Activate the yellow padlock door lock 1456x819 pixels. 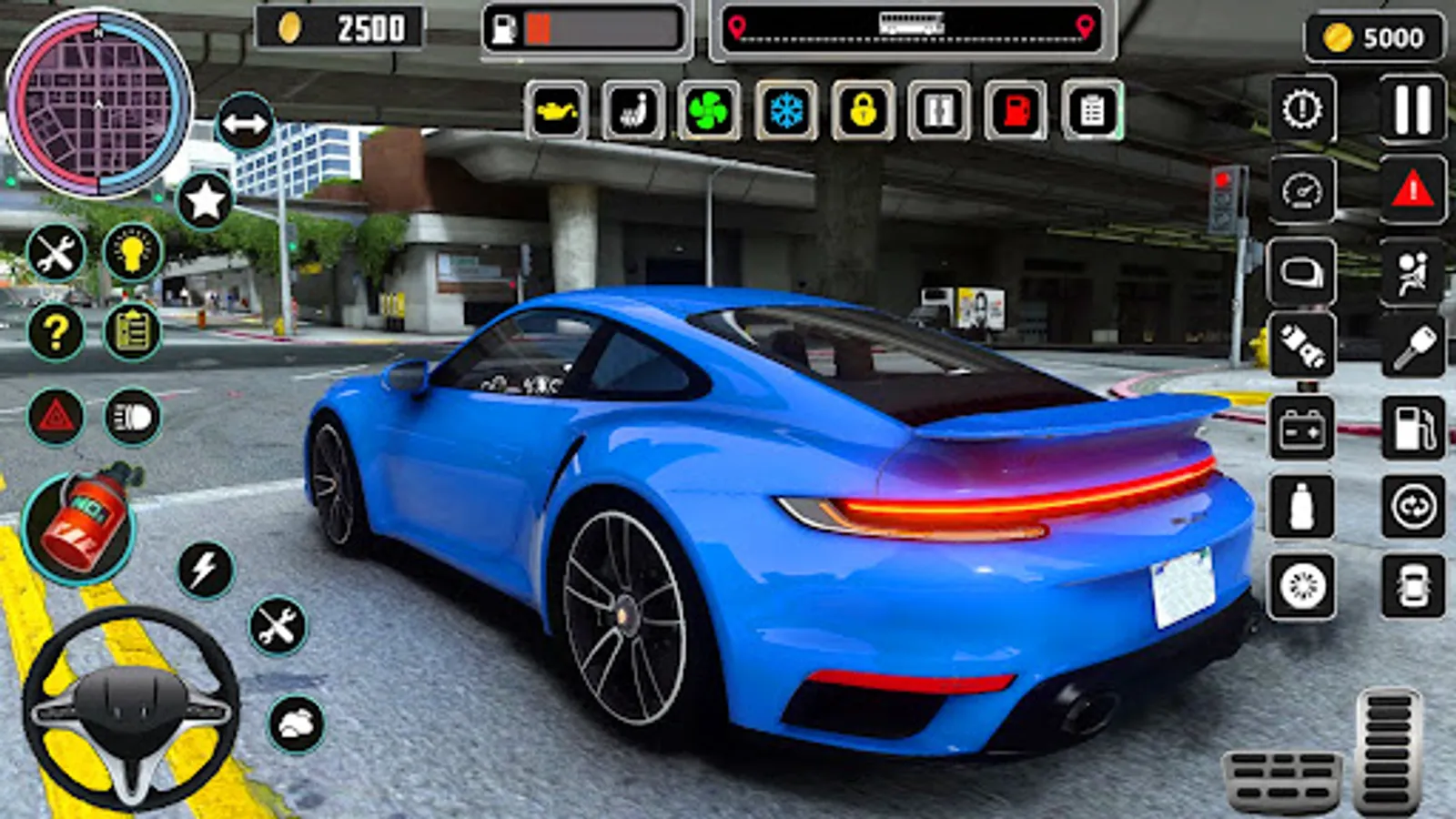pos(863,111)
